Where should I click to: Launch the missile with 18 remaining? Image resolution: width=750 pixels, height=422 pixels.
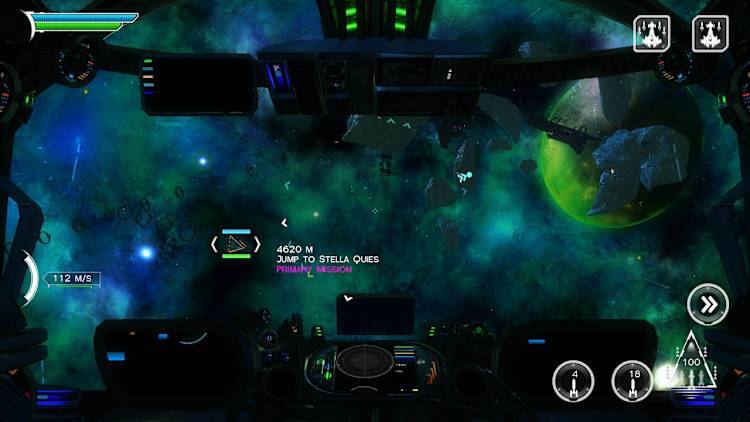coord(632,381)
